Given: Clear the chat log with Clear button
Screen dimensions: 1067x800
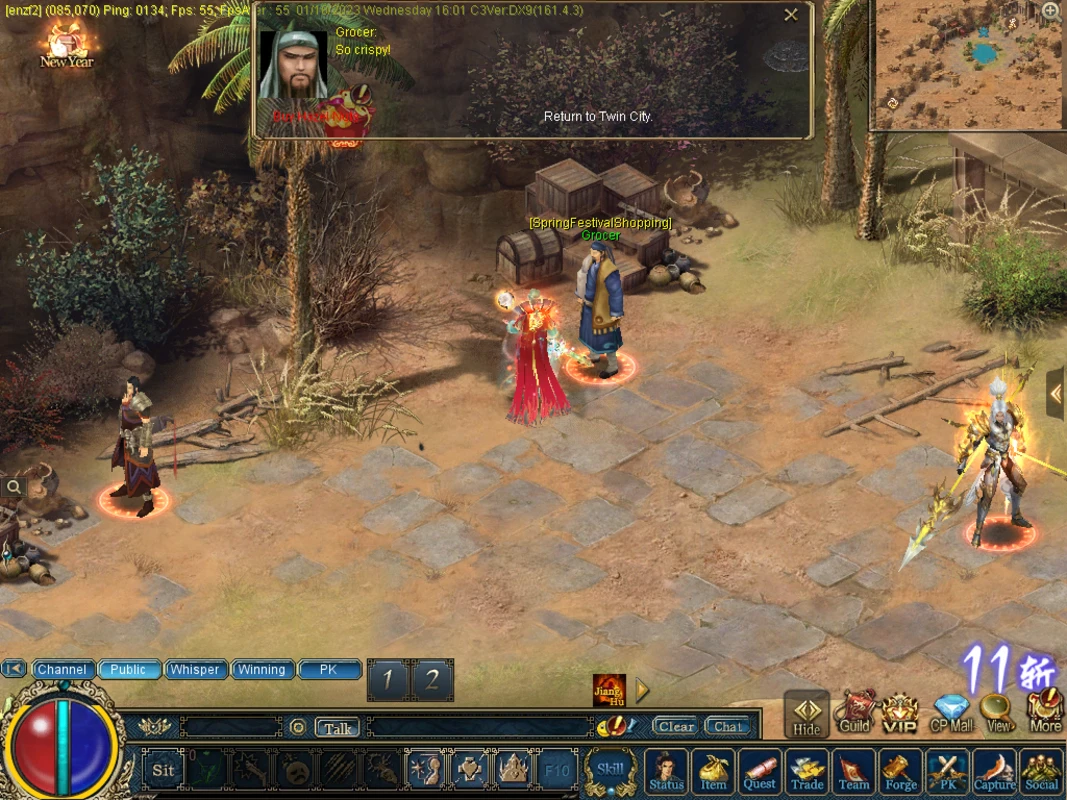Looking at the screenshot, I should point(676,727).
